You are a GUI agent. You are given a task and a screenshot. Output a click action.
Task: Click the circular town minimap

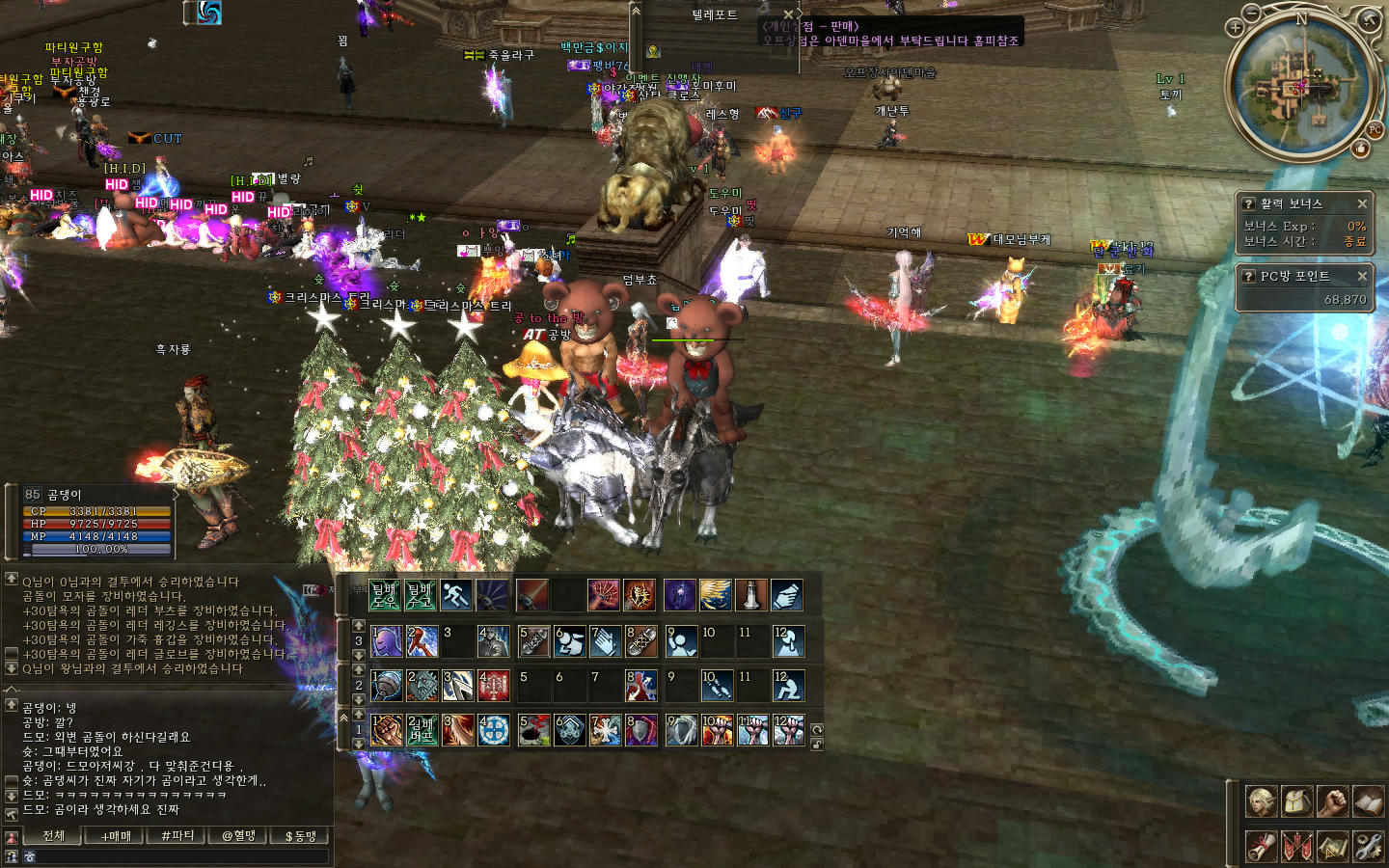tap(1300, 87)
